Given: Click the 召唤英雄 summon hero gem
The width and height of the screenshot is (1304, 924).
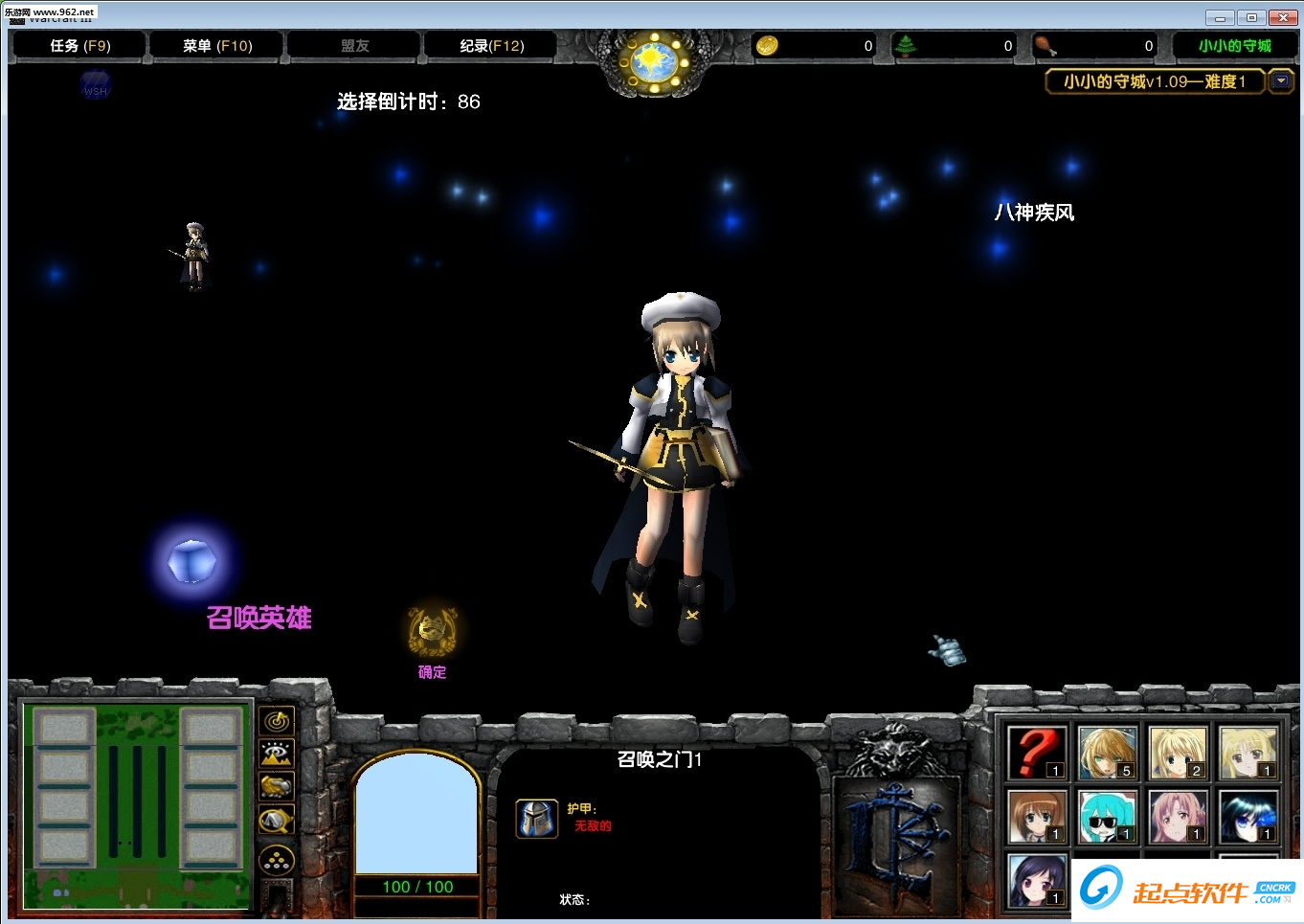Looking at the screenshot, I should pyautogui.click(x=193, y=562).
